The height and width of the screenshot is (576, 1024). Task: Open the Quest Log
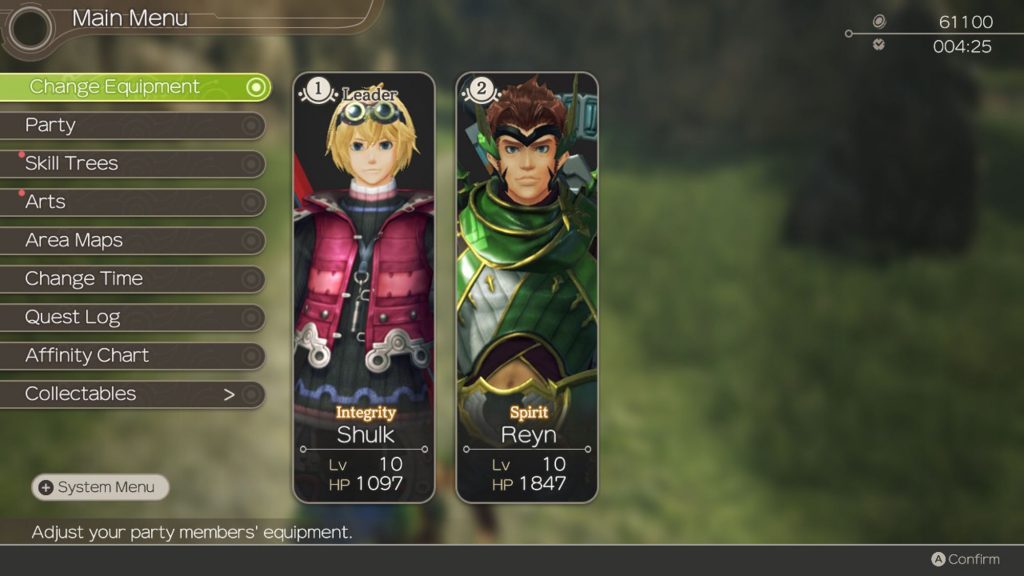(x=130, y=317)
